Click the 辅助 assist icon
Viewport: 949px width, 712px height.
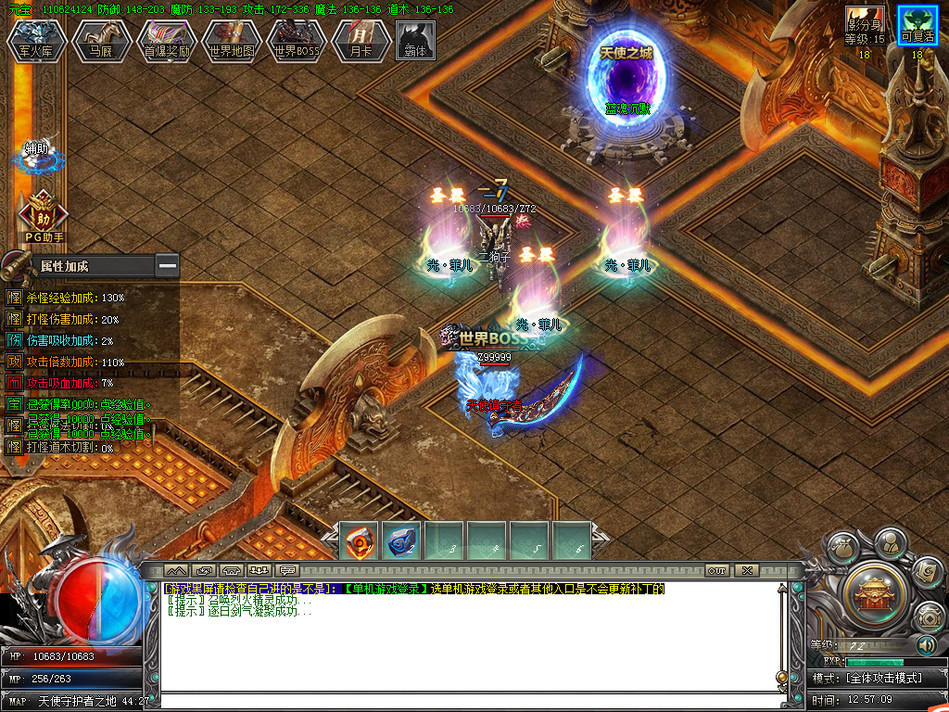[x=37, y=155]
